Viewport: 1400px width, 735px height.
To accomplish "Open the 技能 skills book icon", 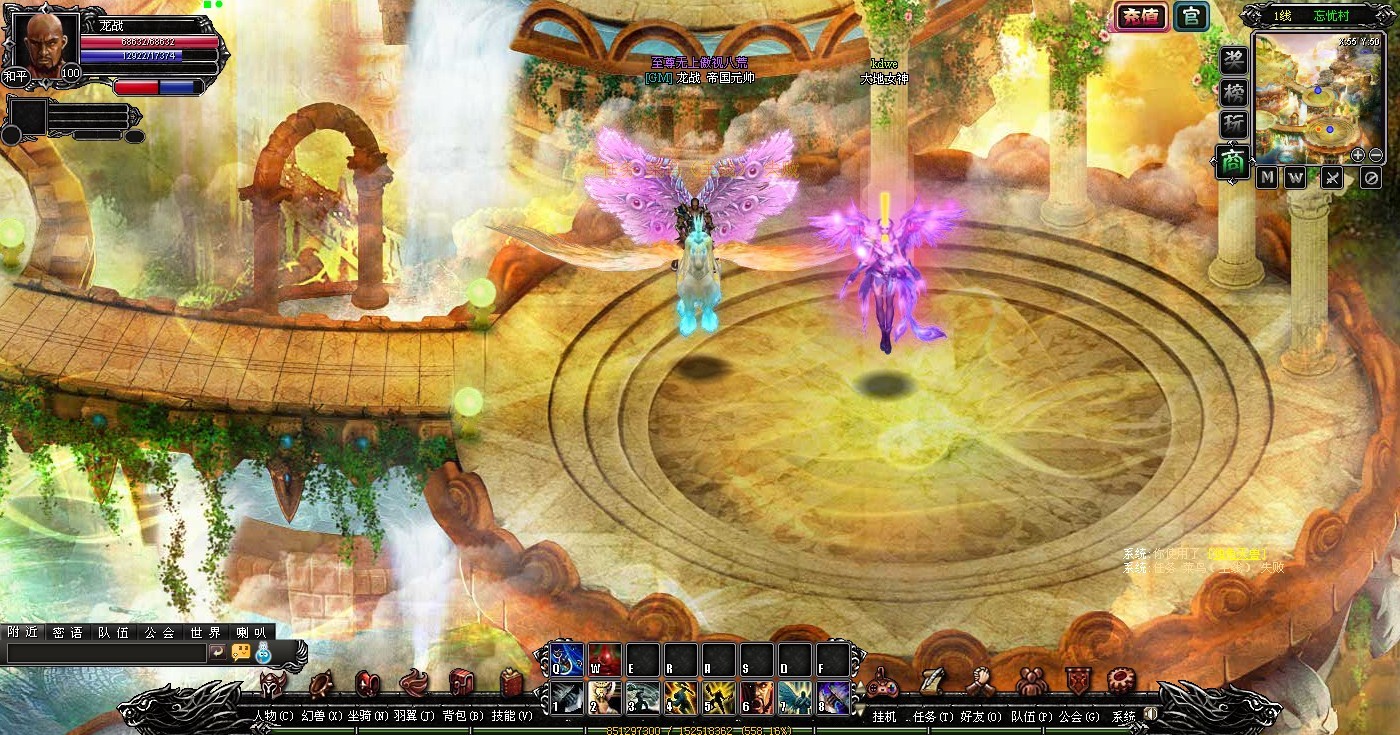I will (512, 684).
